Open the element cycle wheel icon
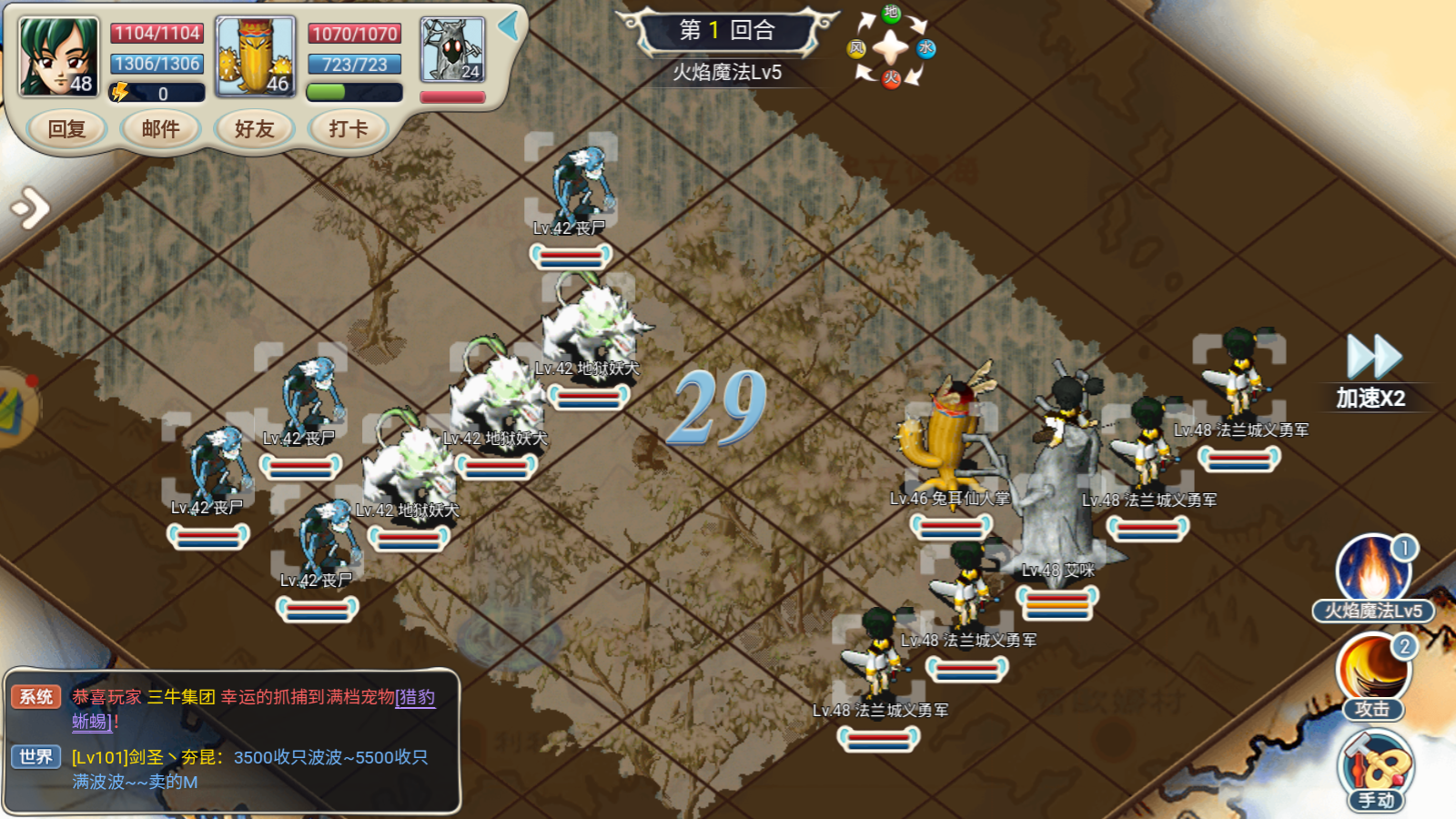 pyautogui.click(x=891, y=47)
